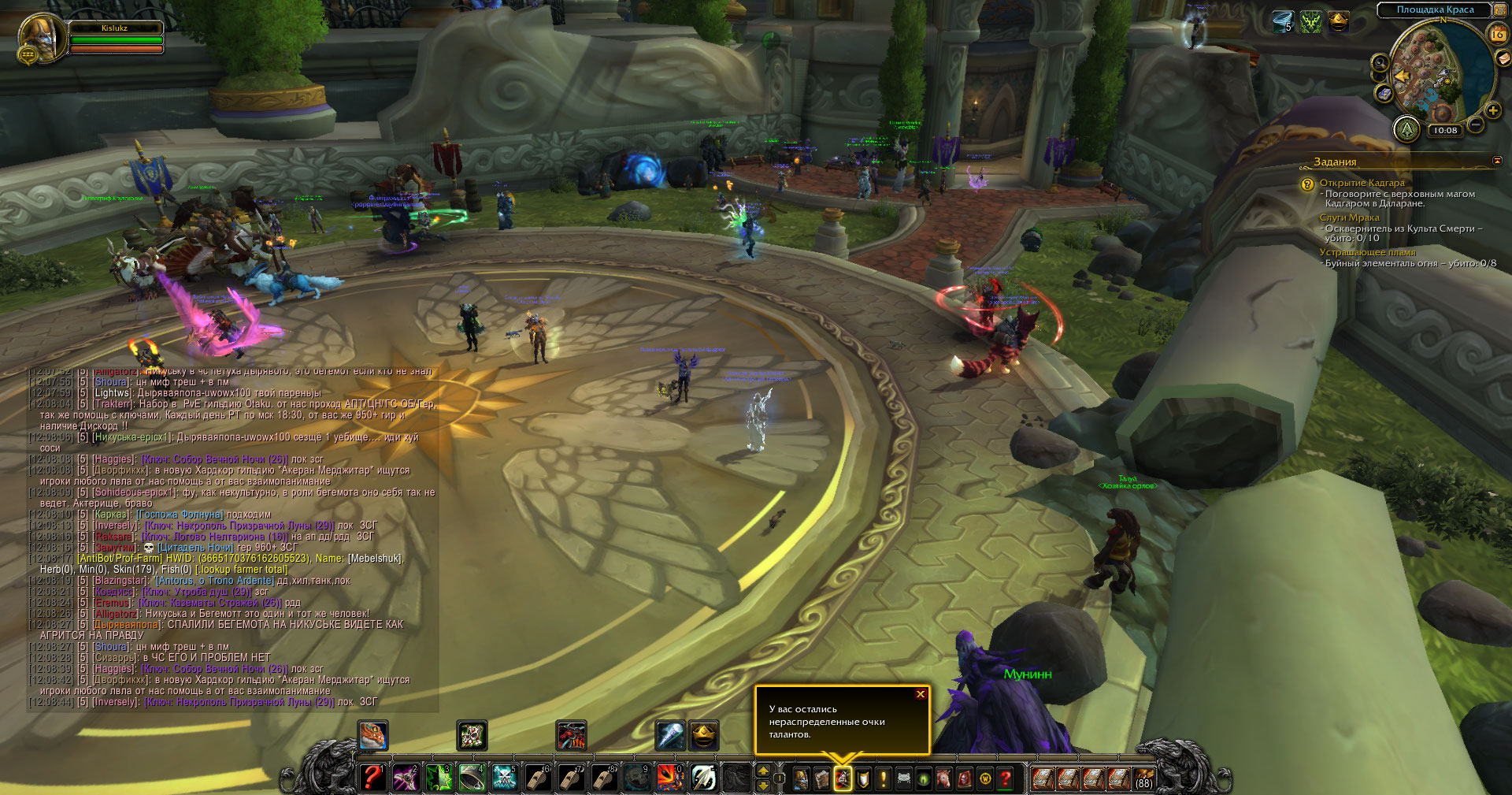The width and height of the screenshot is (1512, 795).
Task: Open the quest log exclamation button
Action: (884, 779)
